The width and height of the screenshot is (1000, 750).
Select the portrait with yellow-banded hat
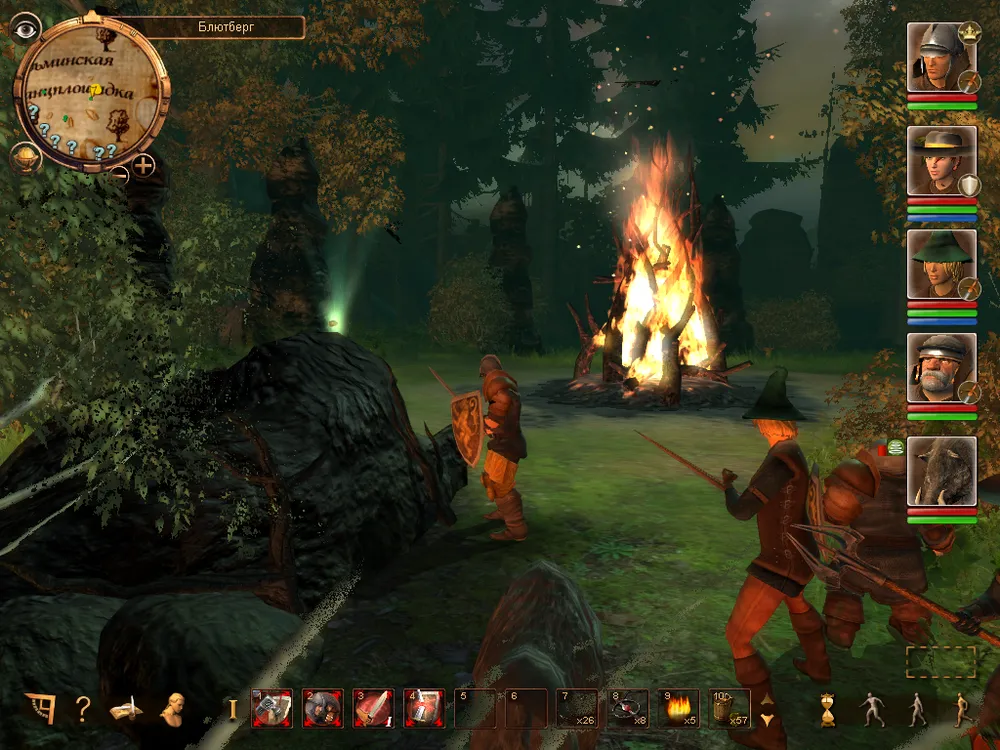tap(941, 161)
